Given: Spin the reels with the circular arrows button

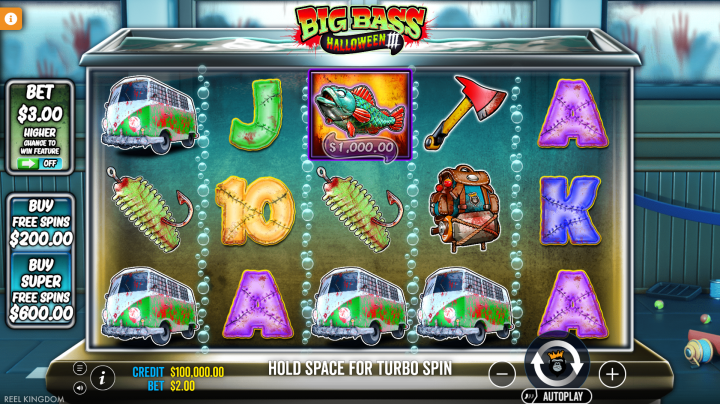Looking at the screenshot, I should (x=557, y=365).
